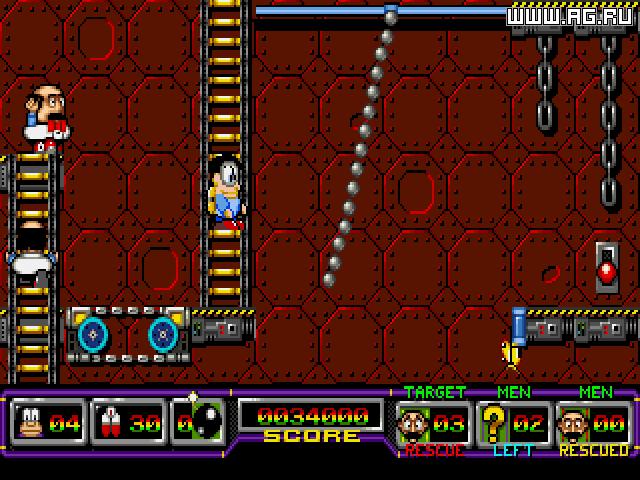Click the player face lives icon
The image size is (640, 480).
28,423
